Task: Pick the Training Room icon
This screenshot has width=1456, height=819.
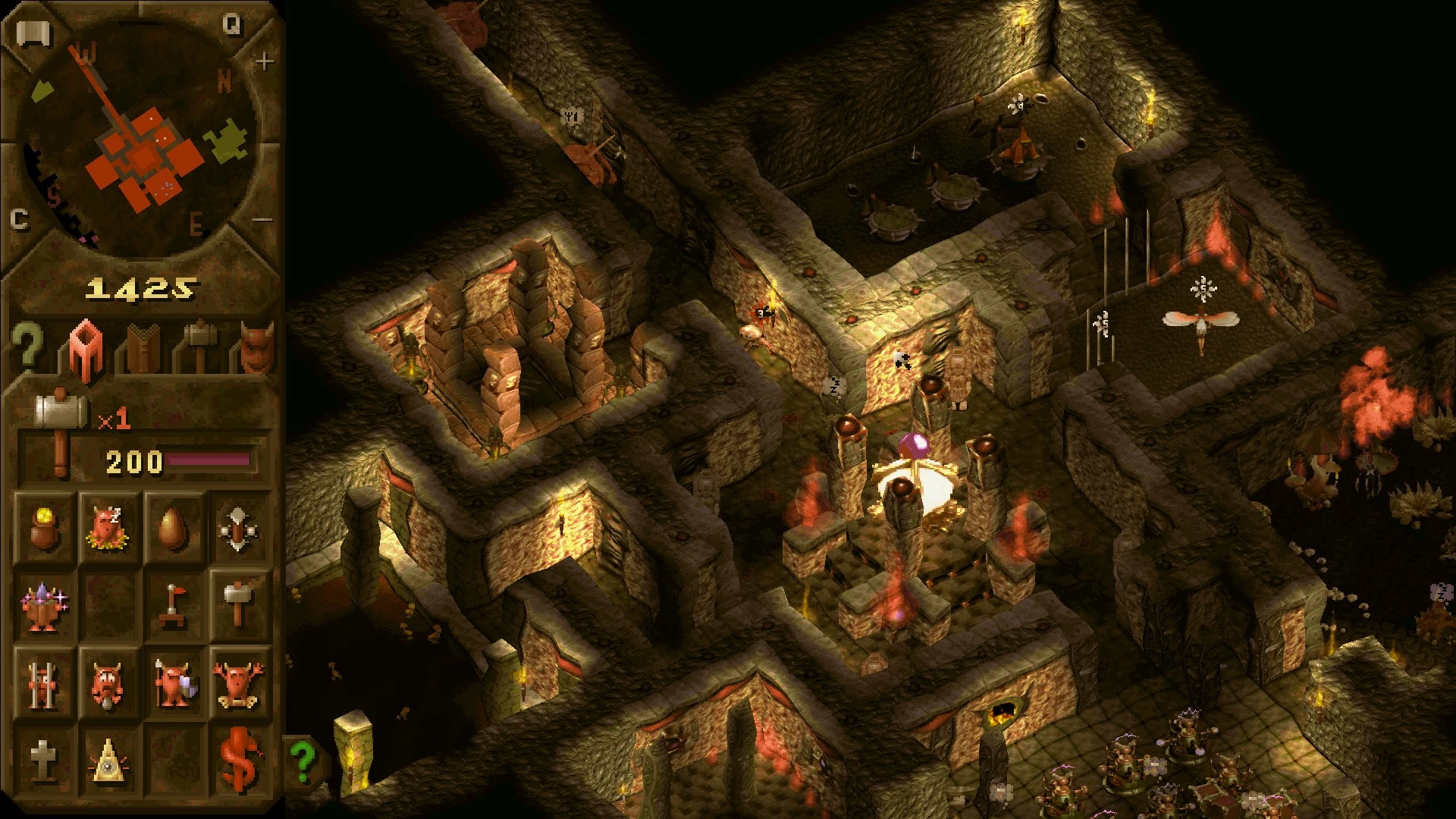Action: tap(238, 527)
